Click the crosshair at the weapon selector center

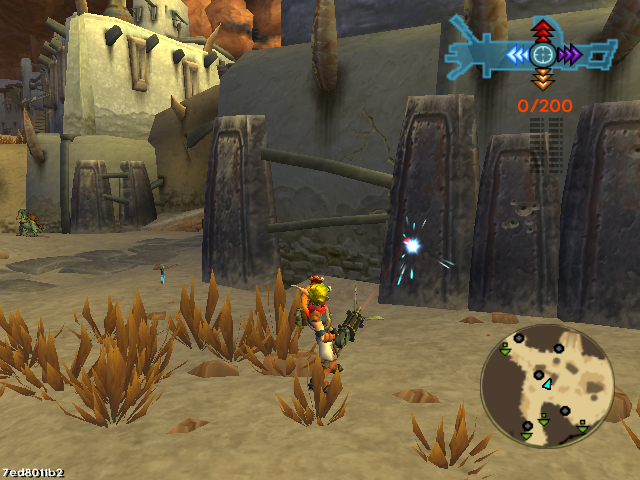pyautogui.click(x=543, y=54)
